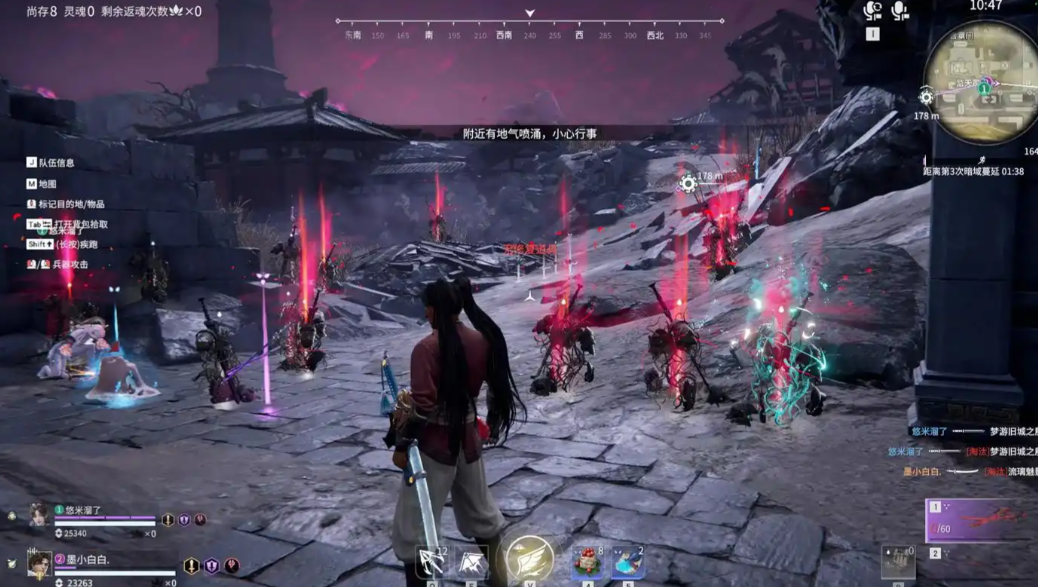Select the second grappling skill icon
1038x587 pixels.
point(473,563)
